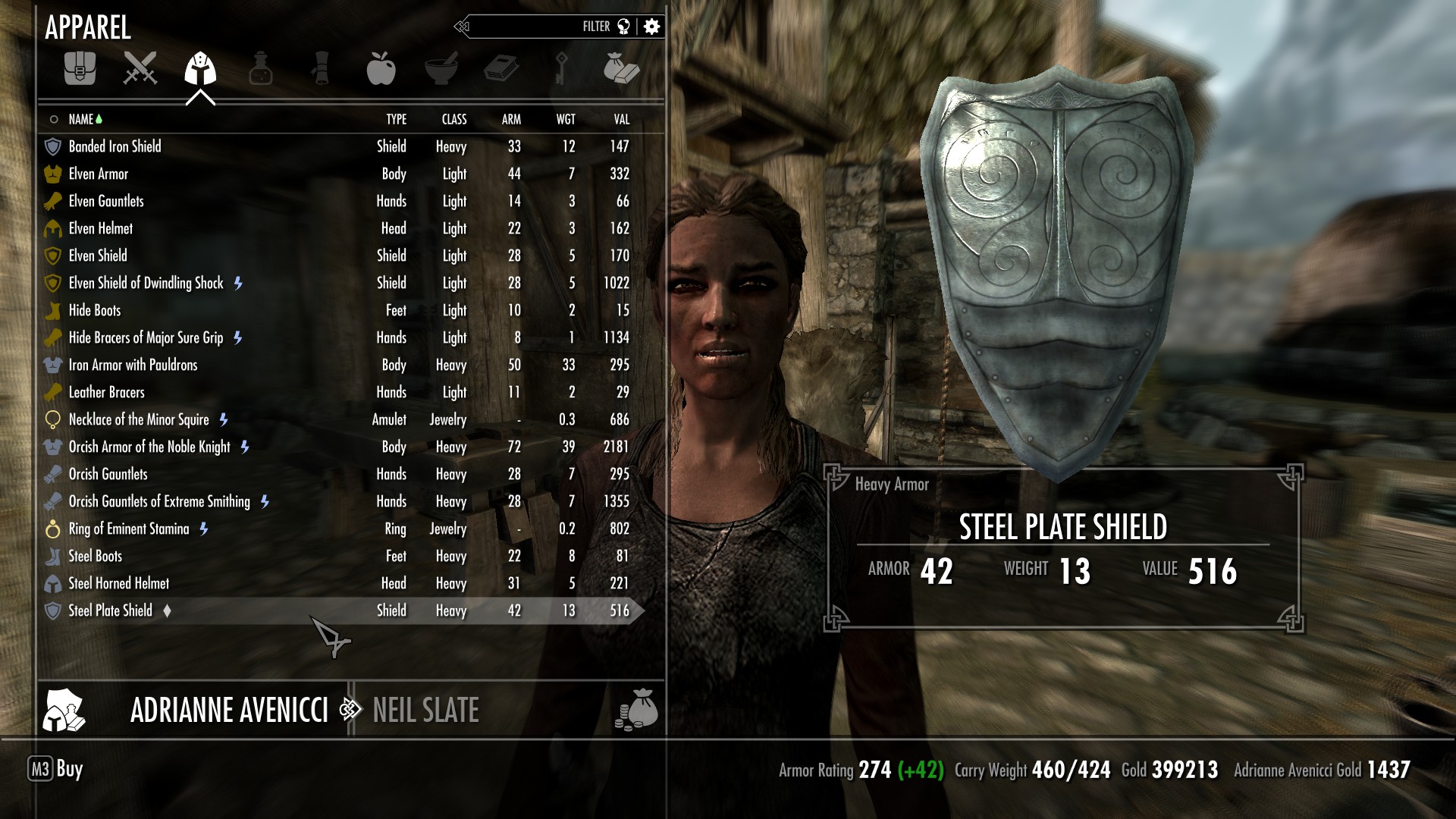
Task: Show the food category with apple icon
Action: [381, 68]
